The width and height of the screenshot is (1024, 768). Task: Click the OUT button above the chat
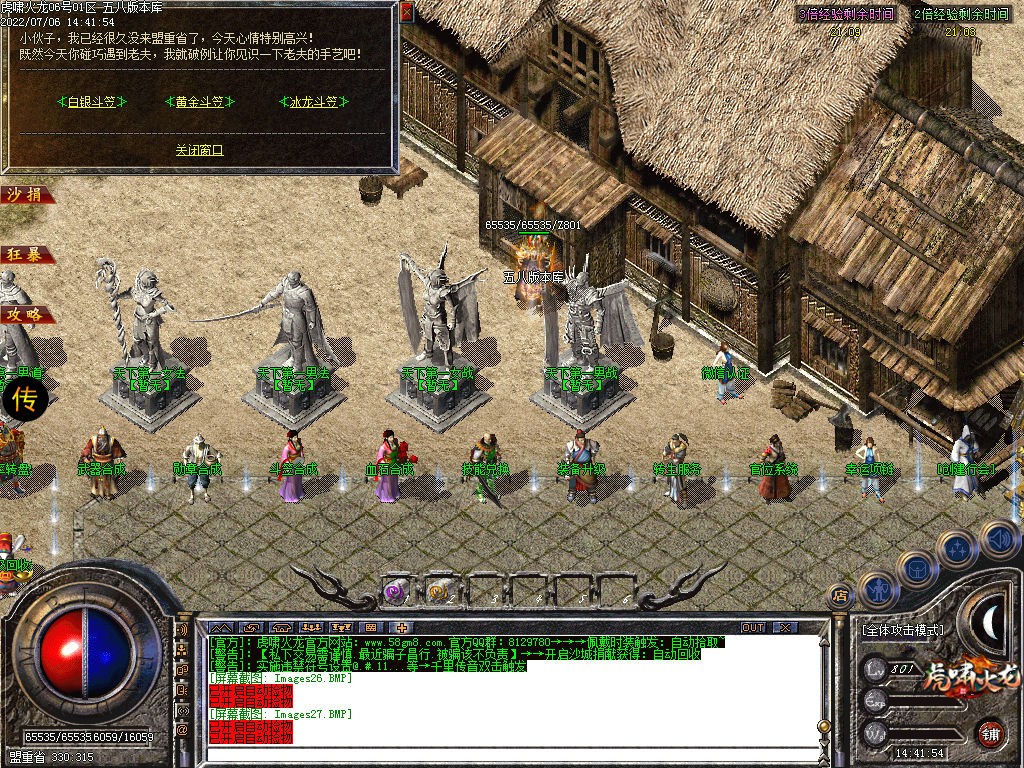coord(752,627)
